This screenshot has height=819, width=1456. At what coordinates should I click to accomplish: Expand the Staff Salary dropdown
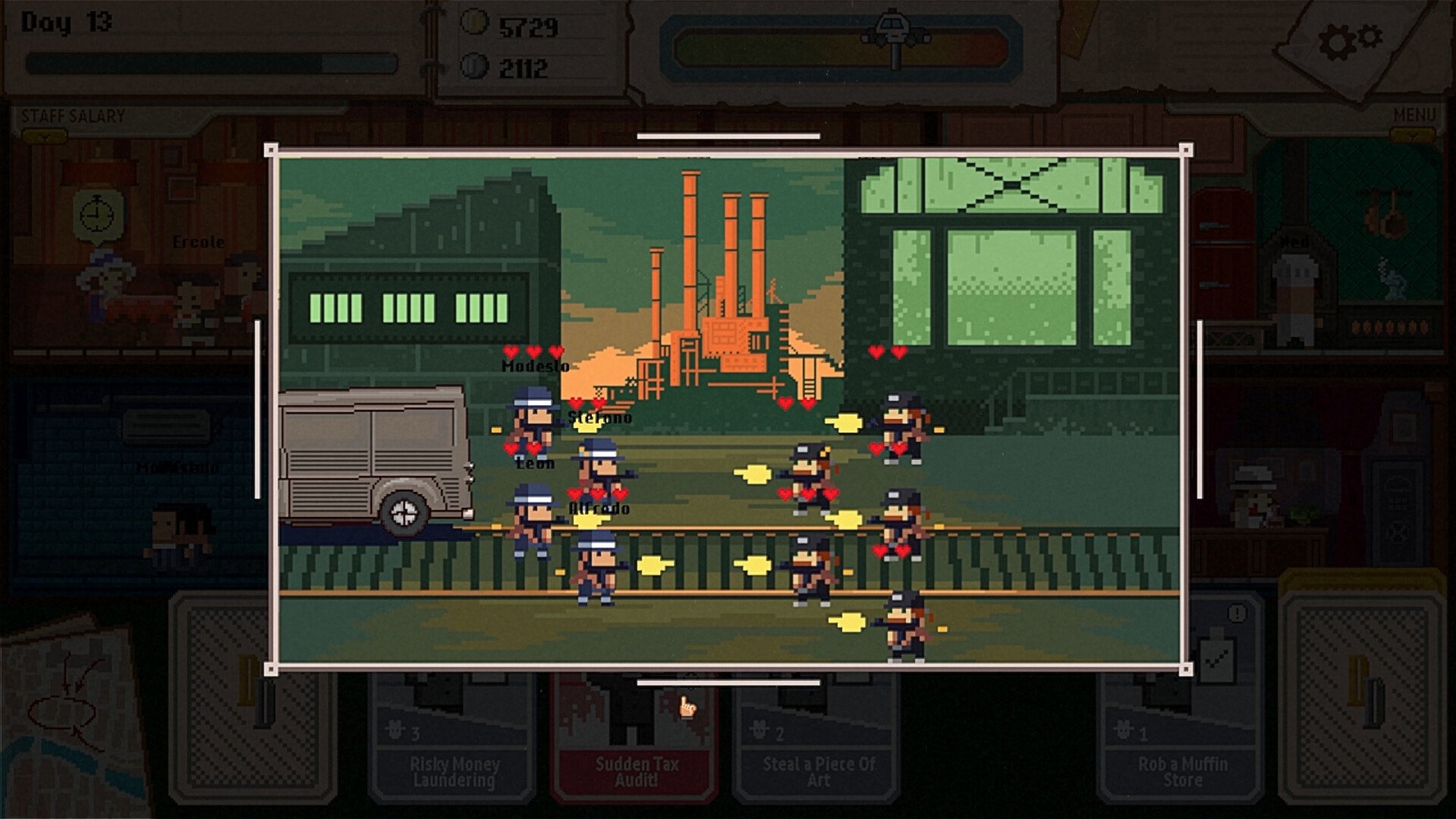[46, 137]
